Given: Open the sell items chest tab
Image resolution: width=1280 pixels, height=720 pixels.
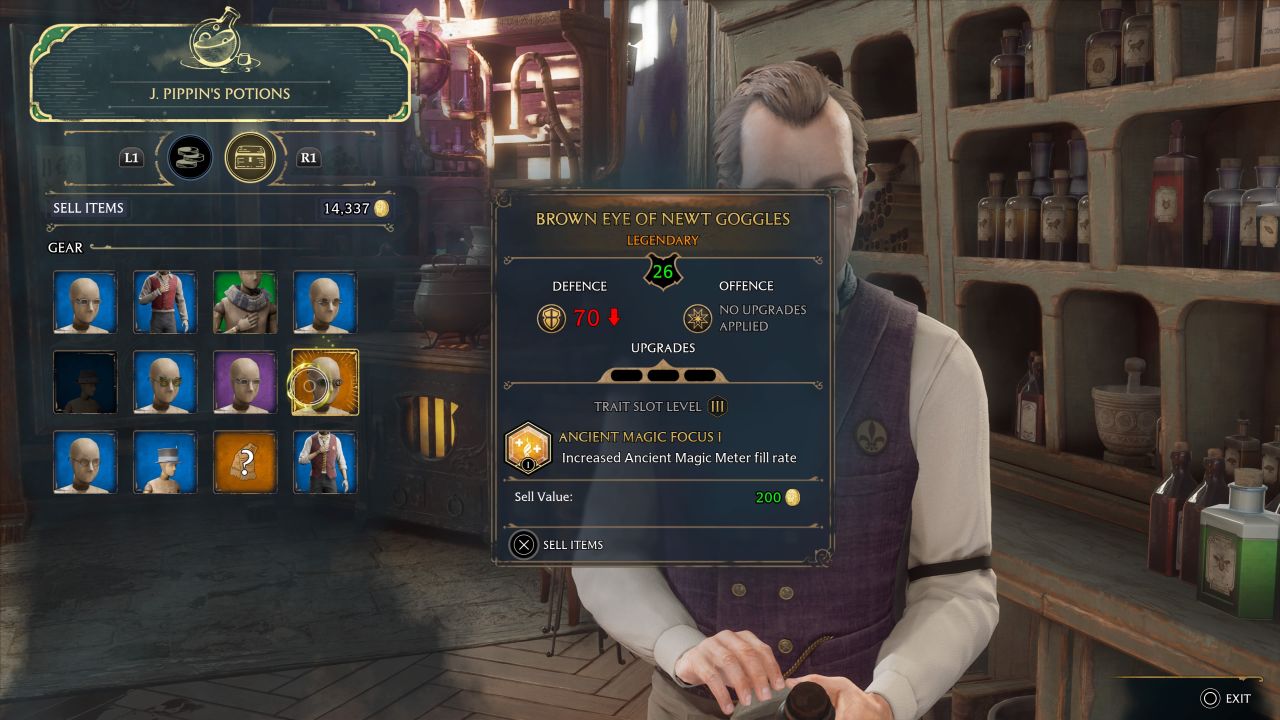Looking at the screenshot, I should coord(249,157).
